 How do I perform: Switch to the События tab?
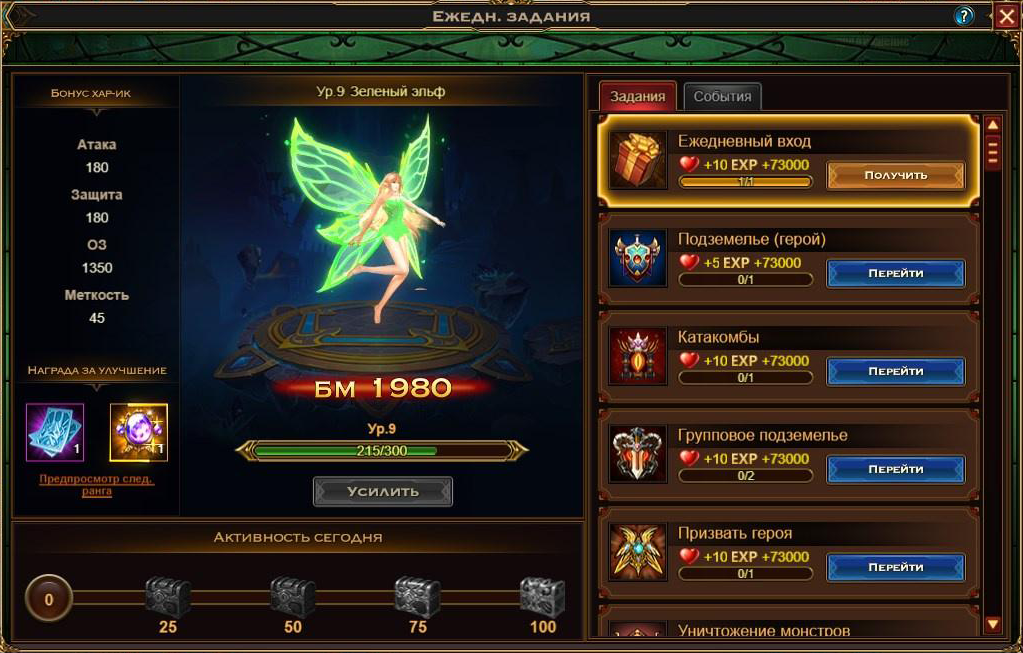point(722,96)
